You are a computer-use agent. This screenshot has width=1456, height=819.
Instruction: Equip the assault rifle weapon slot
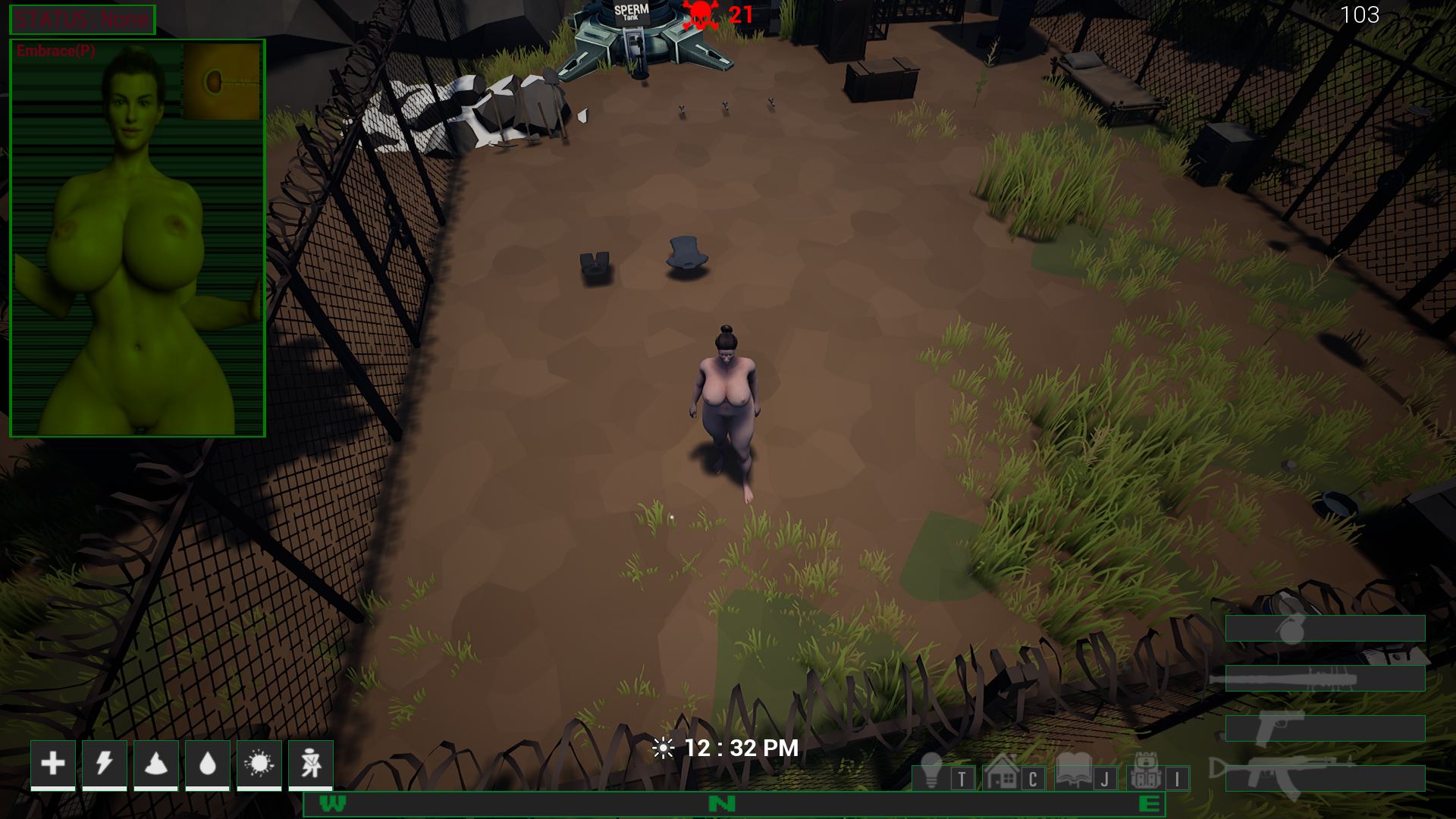1325,778
